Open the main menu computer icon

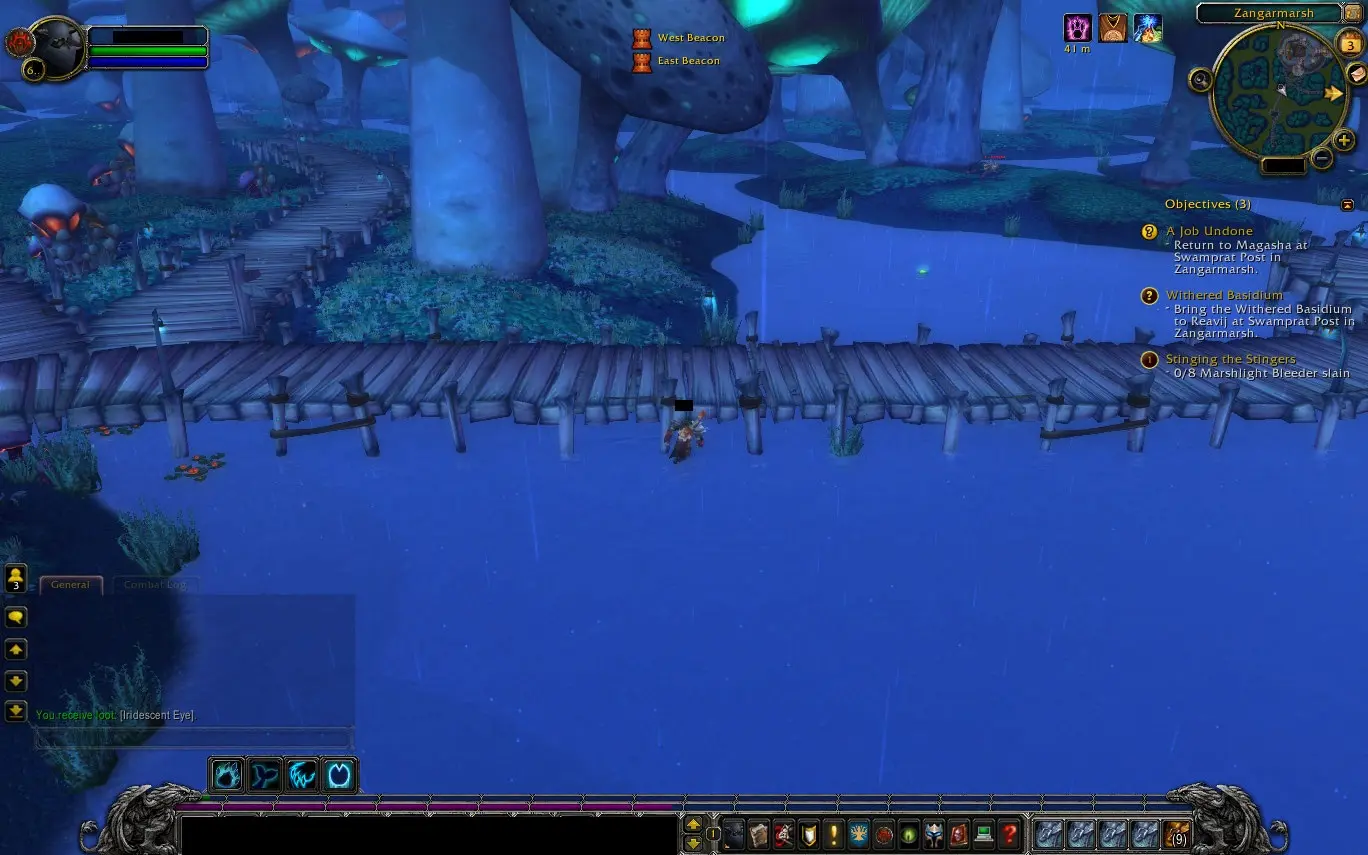(984, 834)
